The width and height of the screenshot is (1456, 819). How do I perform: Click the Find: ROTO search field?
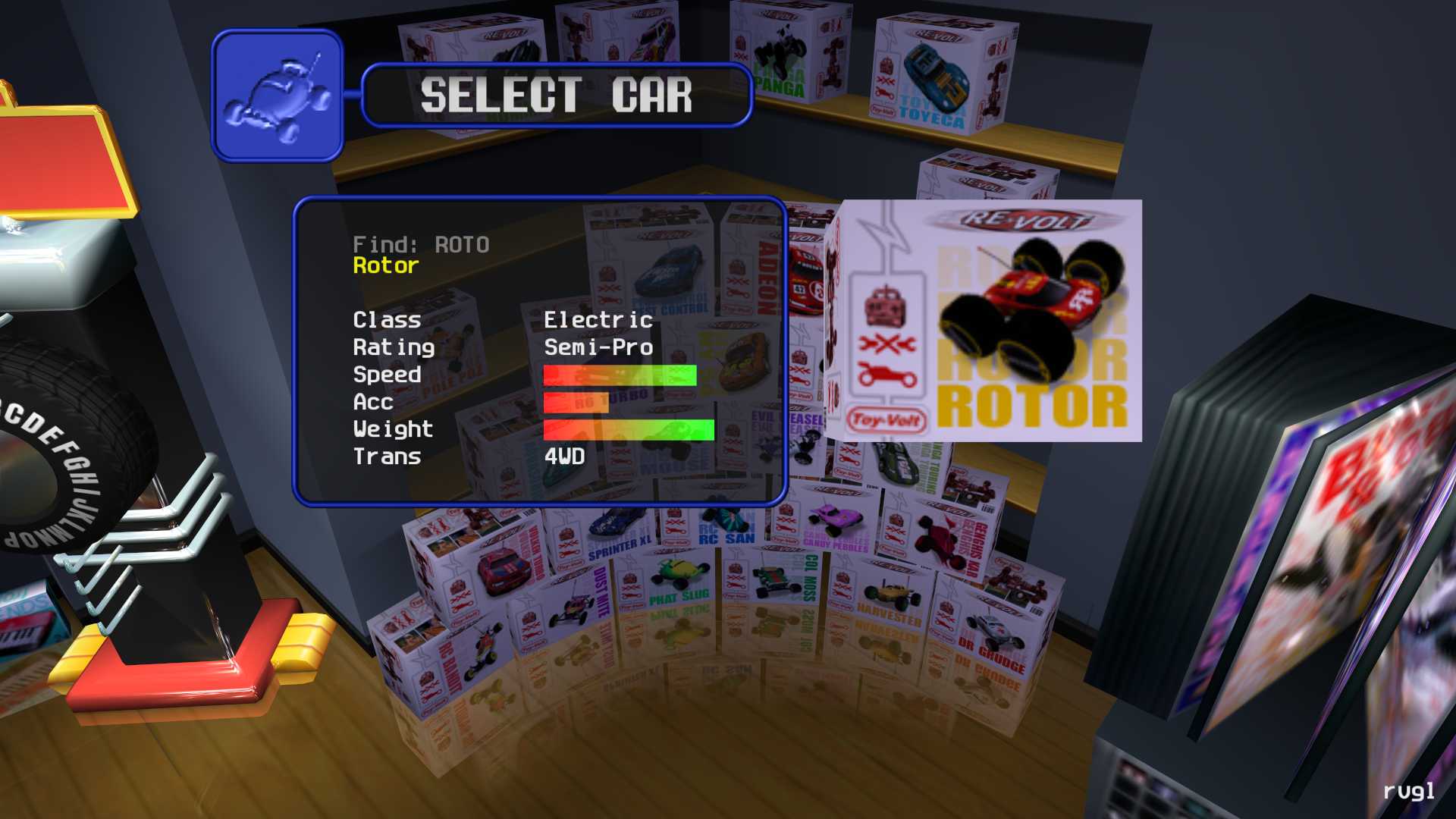[422, 243]
